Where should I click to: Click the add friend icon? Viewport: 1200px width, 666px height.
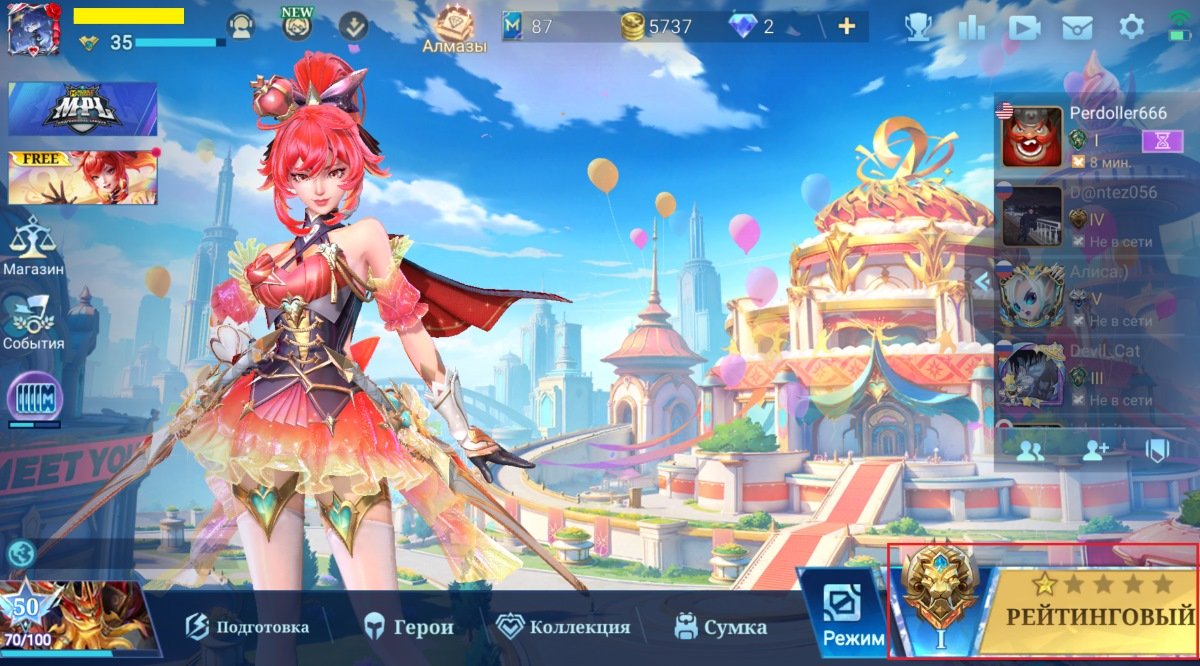click(1095, 451)
